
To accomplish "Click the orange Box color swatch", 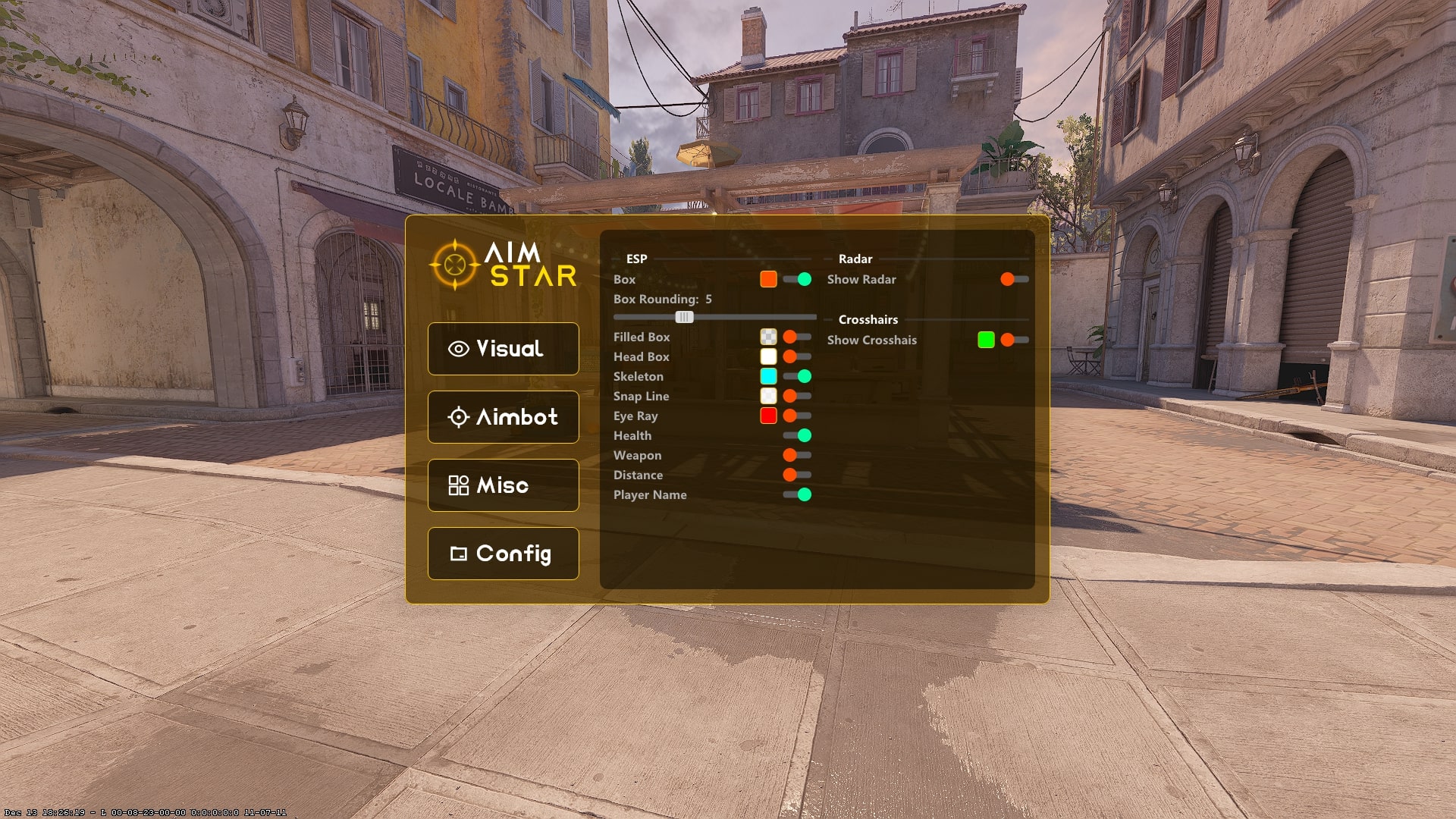I will coord(768,279).
